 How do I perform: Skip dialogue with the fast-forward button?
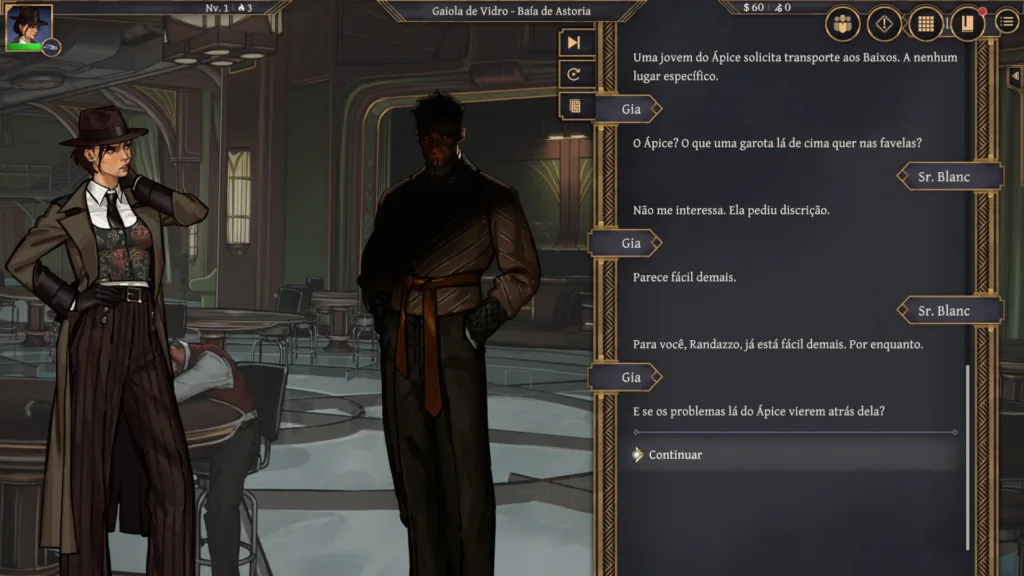574,42
